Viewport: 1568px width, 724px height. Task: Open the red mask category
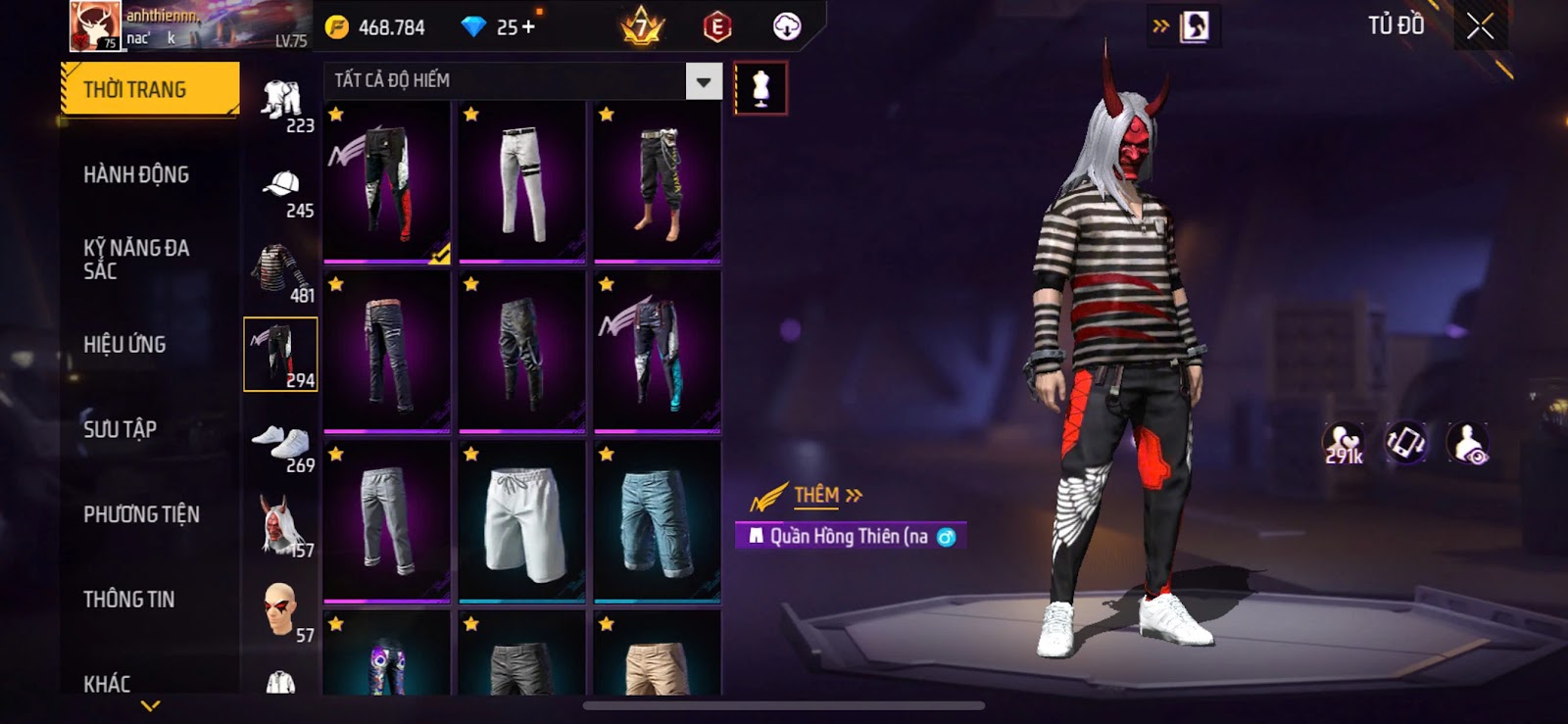[x=281, y=525]
